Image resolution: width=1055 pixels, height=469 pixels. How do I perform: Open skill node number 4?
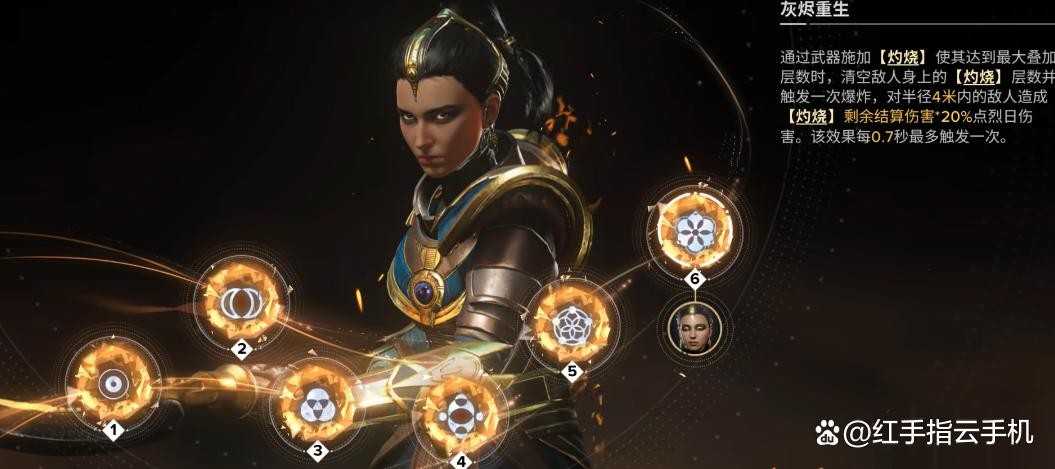pos(460,413)
